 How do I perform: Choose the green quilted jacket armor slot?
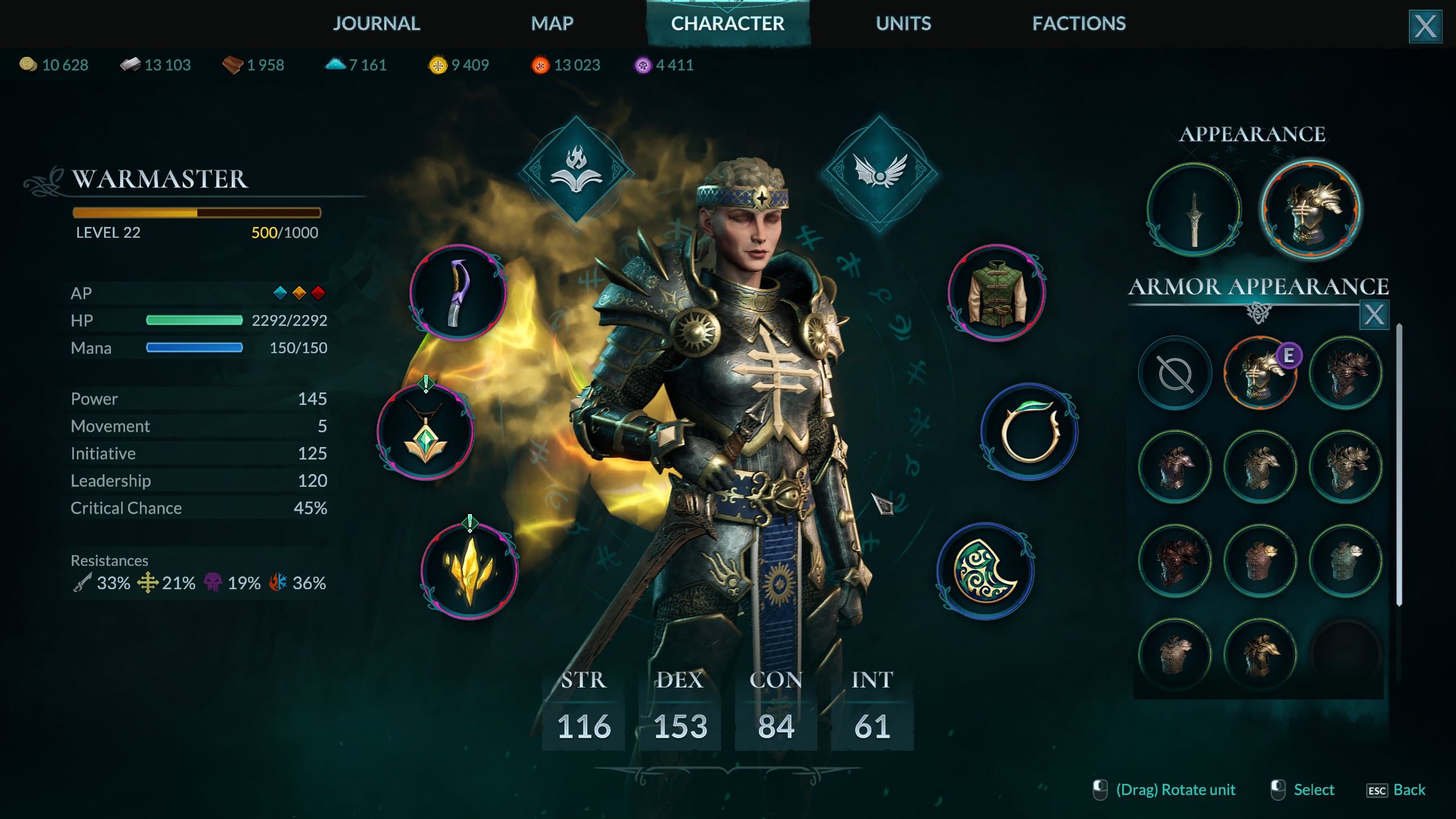[996, 293]
